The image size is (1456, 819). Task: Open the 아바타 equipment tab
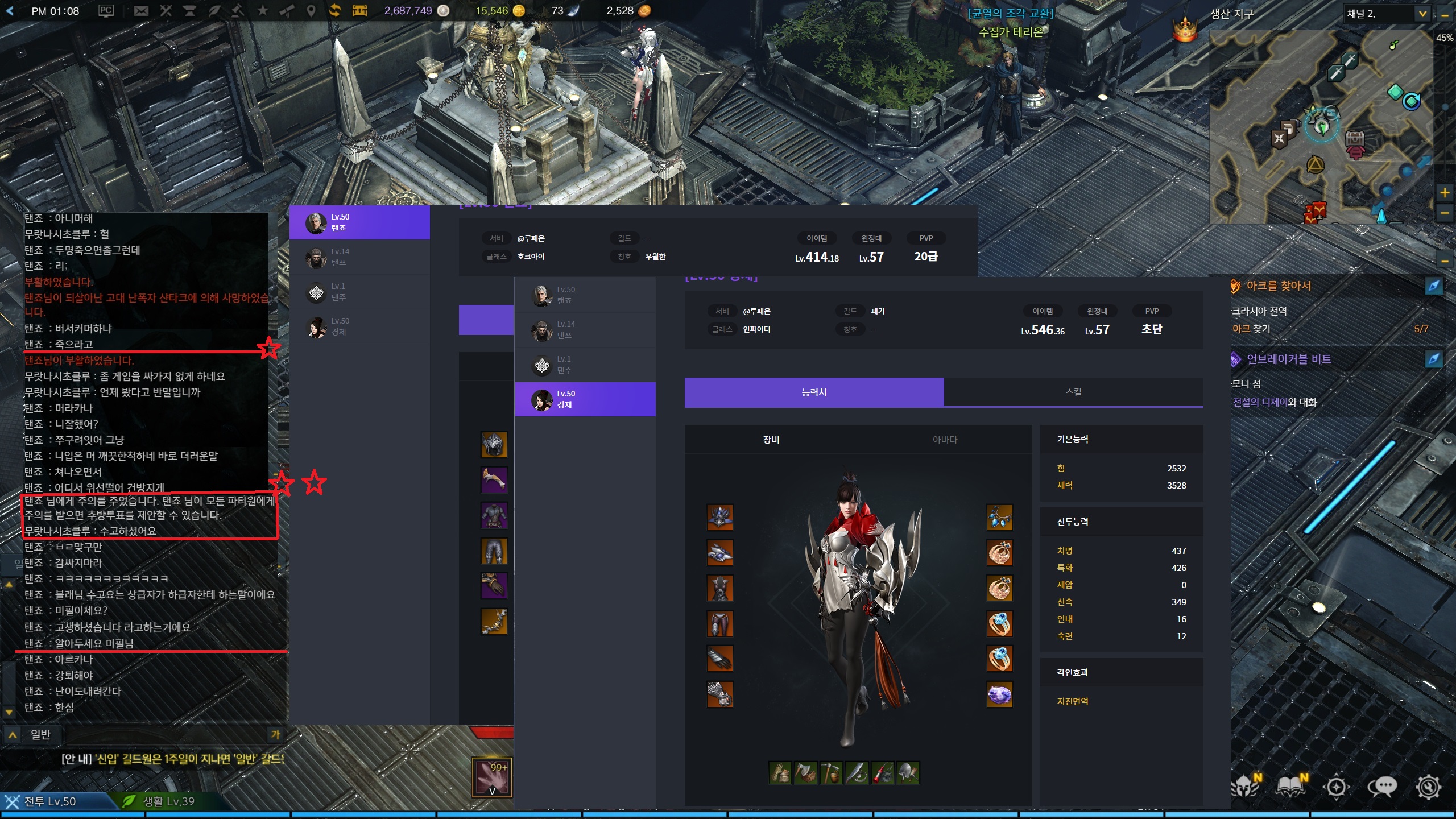[x=945, y=440]
